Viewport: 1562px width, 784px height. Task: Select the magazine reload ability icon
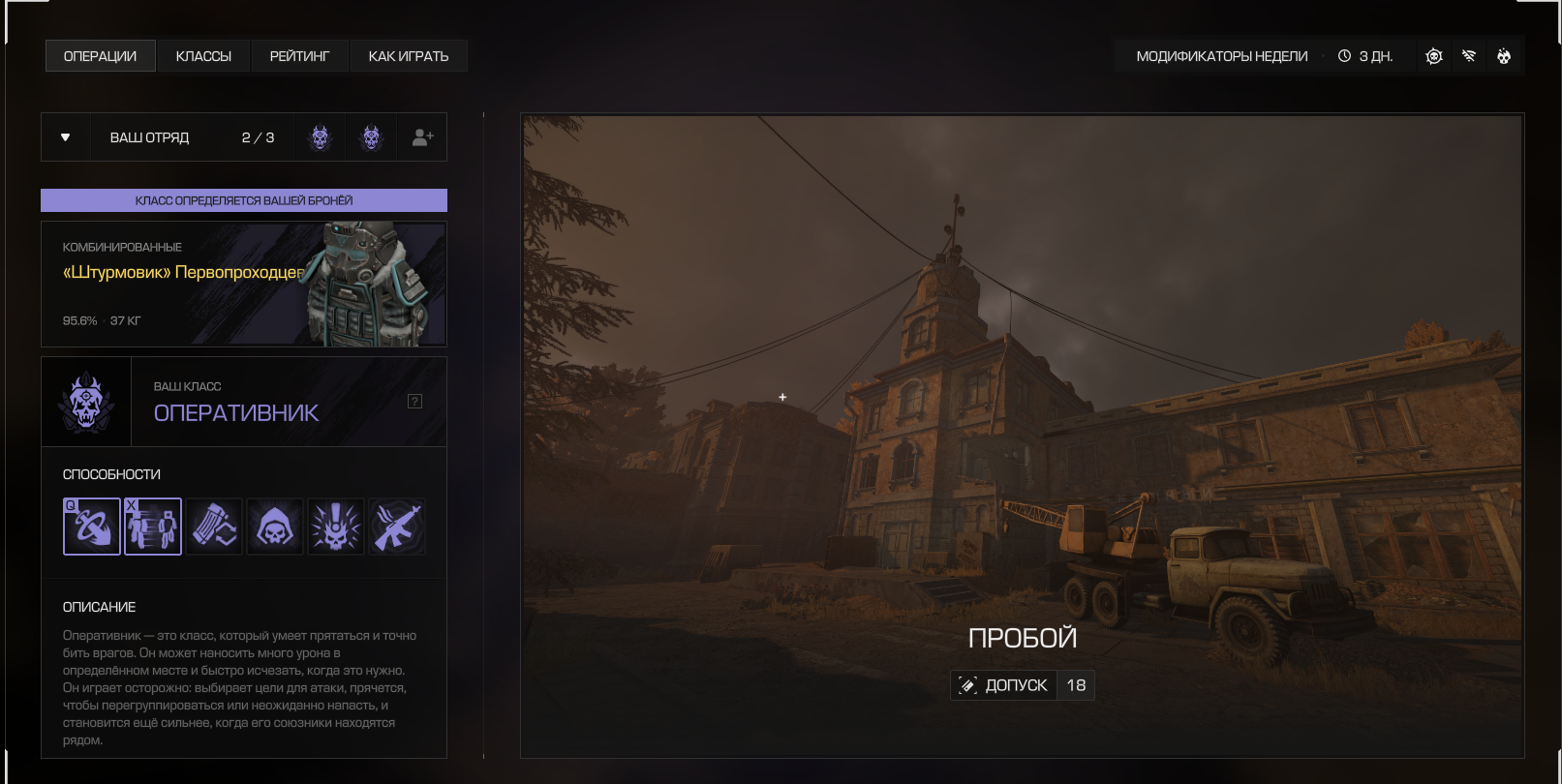214,527
